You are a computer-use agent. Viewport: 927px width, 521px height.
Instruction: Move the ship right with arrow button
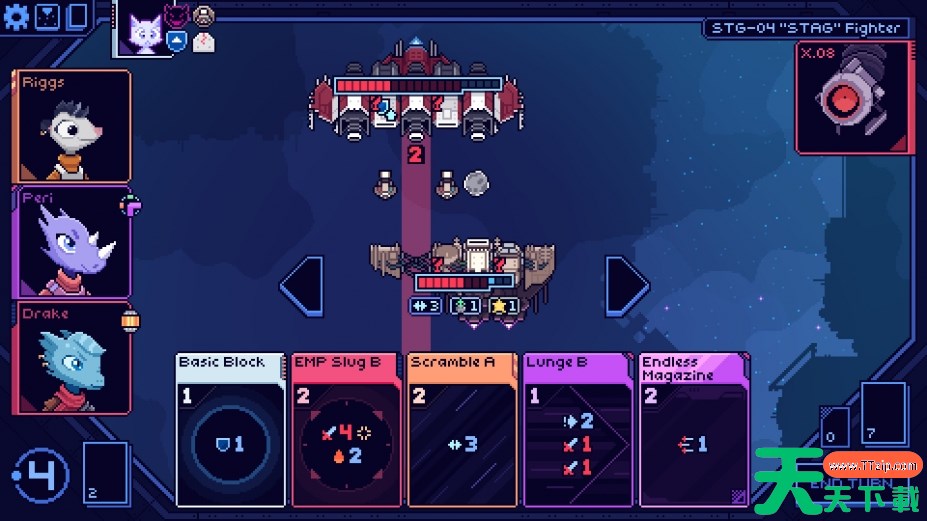pyautogui.click(x=627, y=286)
